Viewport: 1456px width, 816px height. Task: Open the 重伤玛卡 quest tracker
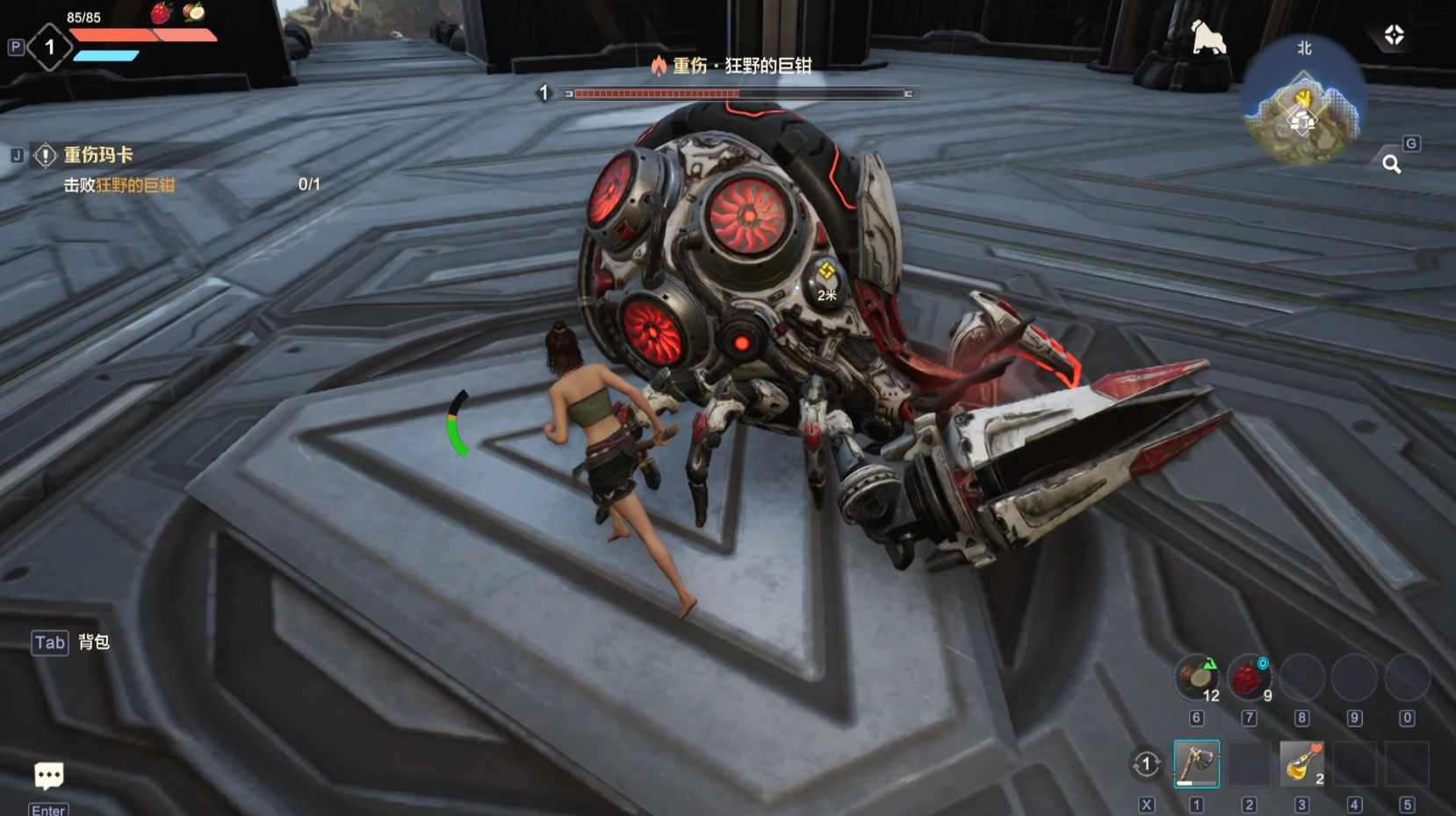pos(97,155)
